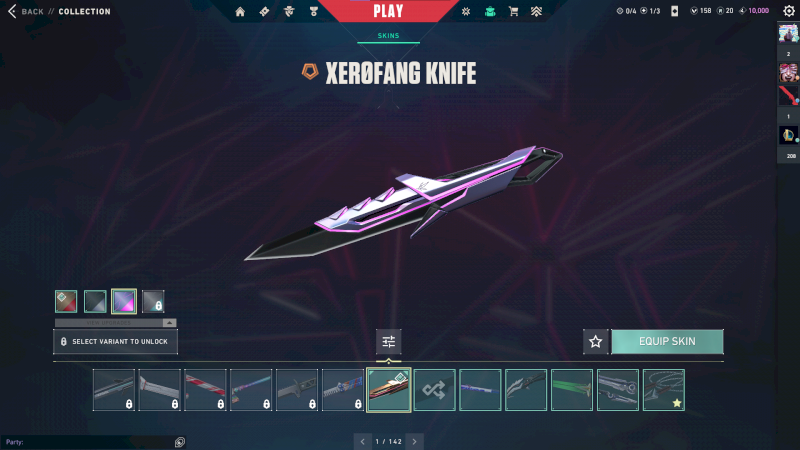Select the green-bladed knife skin thumbnail
The height and width of the screenshot is (450, 800).
[572, 390]
